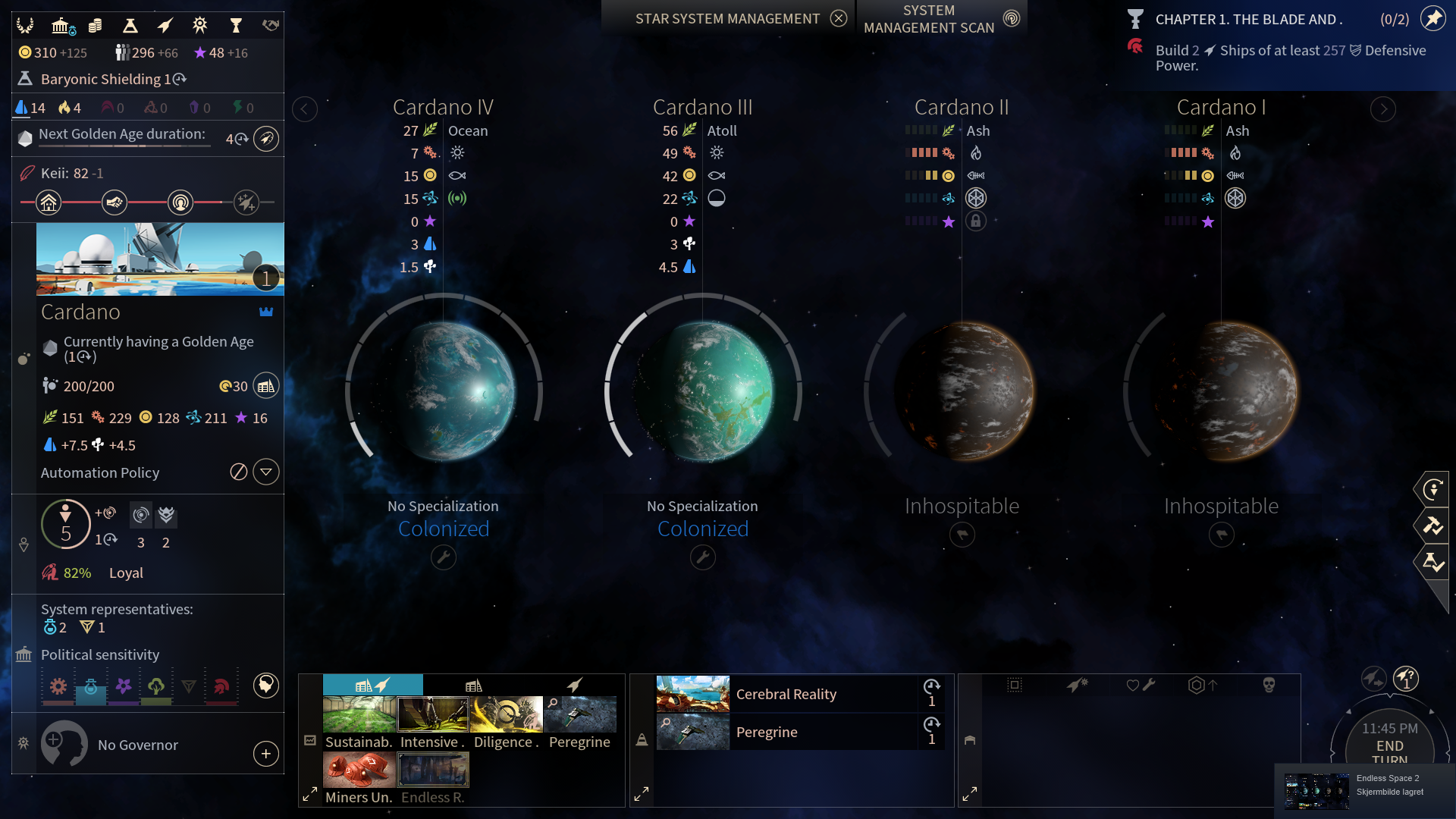This screenshot has width=1456, height=819.
Task: Open Cardano III wrench specialization button
Action: (x=703, y=558)
